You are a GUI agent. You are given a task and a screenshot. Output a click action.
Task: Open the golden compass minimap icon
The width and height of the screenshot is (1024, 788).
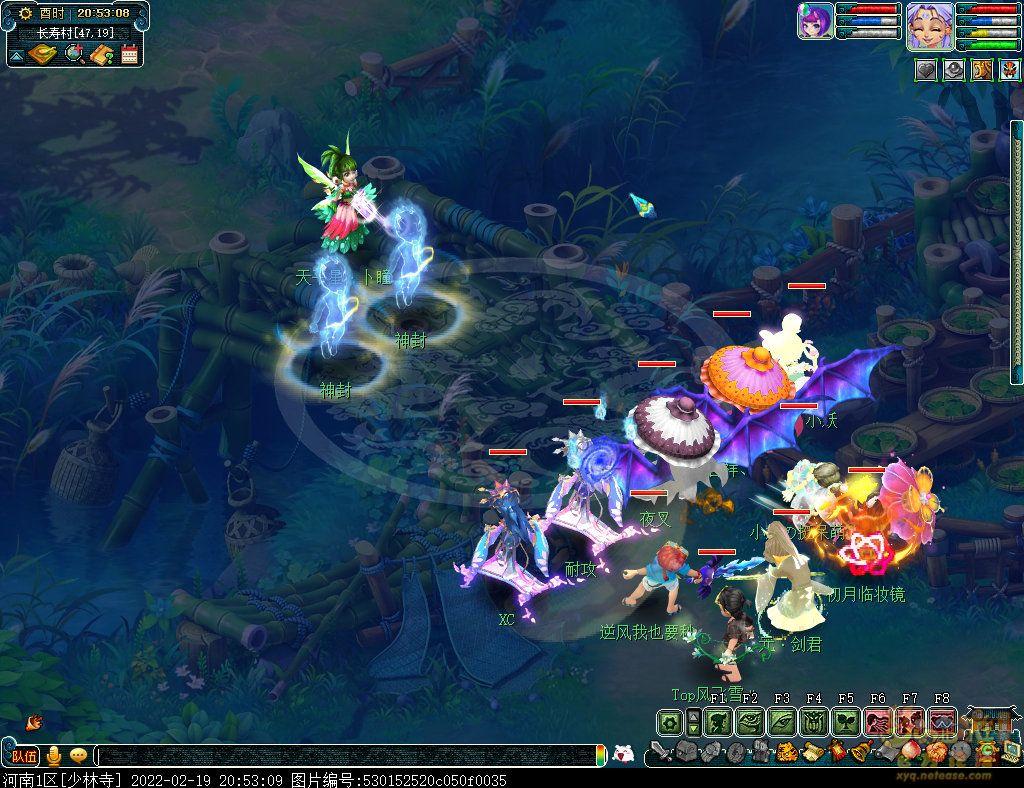tap(41, 54)
